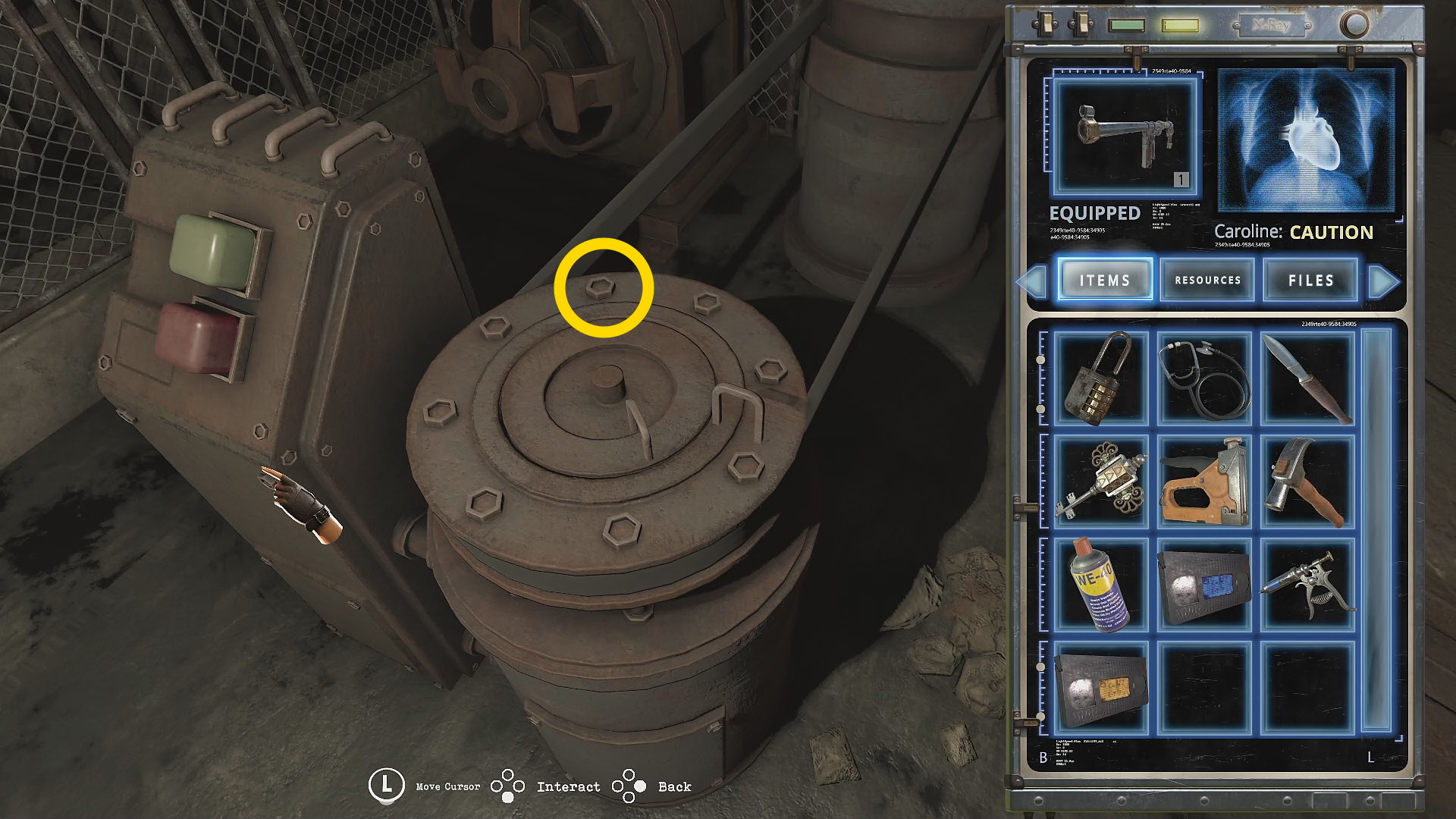Select the stethoscope item

point(1204,378)
